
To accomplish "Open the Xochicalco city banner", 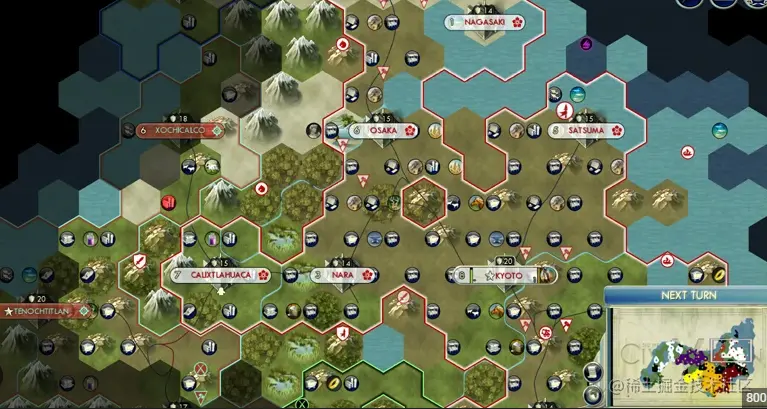I will [x=179, y=130].
